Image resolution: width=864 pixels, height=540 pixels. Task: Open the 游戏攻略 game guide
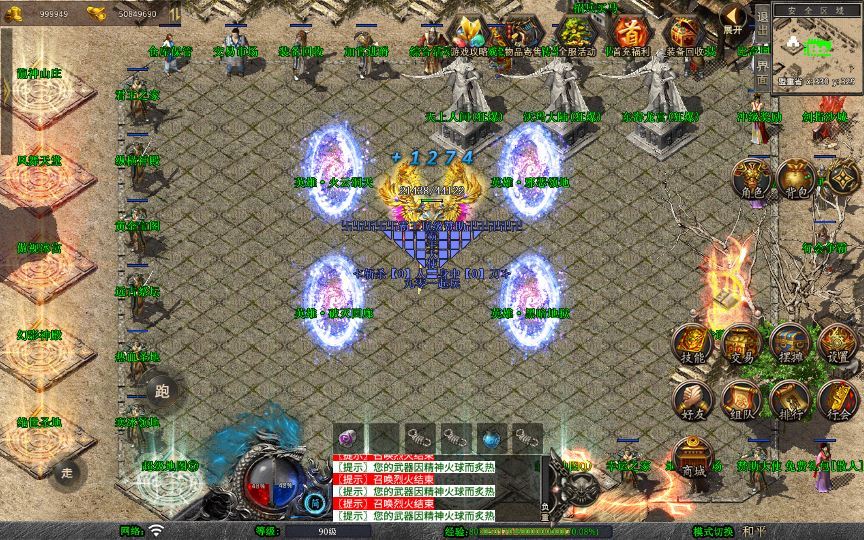[468, 36]
